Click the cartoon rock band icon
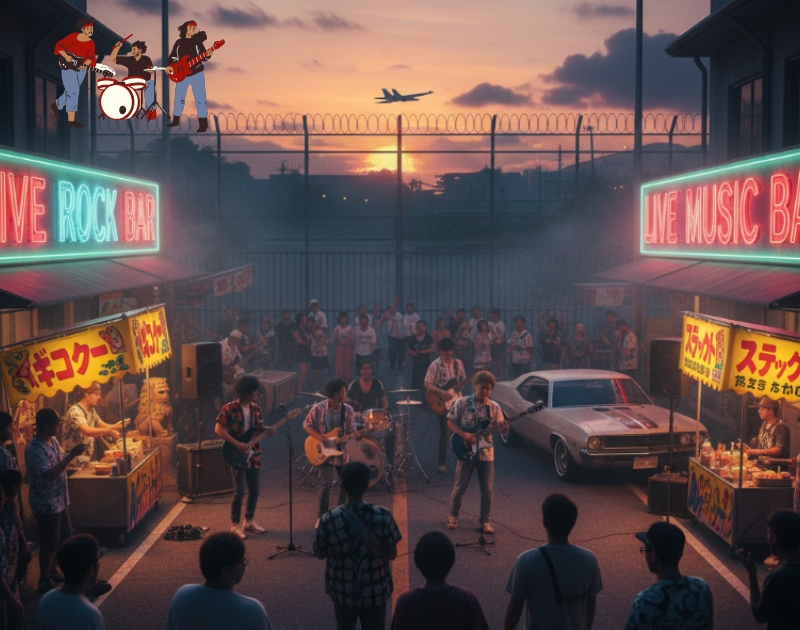Image resolution: width=800 pixels, height=630 pixels. pyautogui.click(x=137, y=74)
